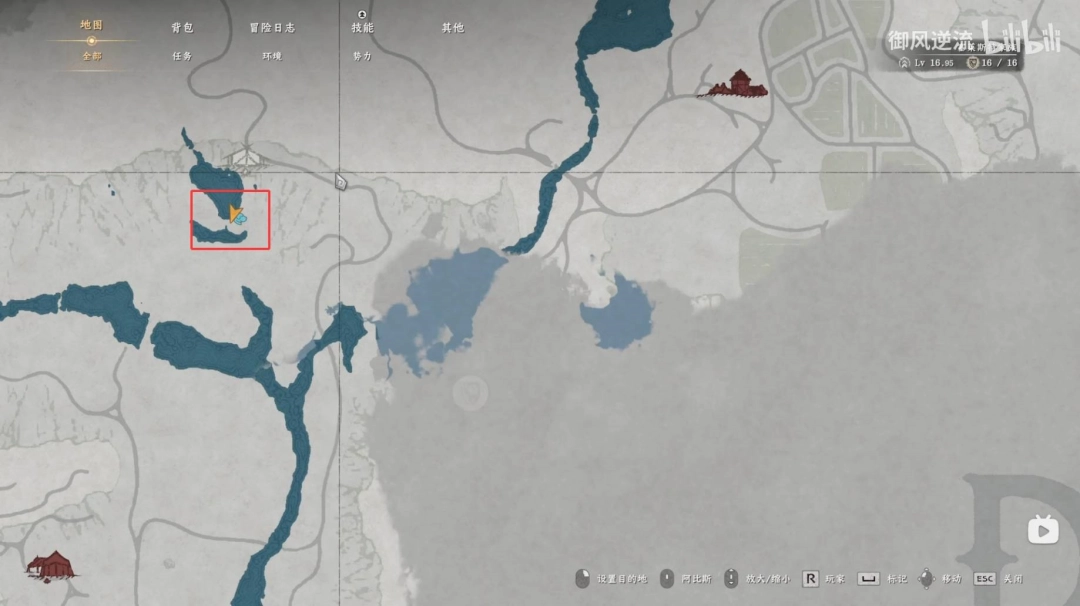Show 全部 (all) map markers
The image size is (1080, 606).
(91, 57)
